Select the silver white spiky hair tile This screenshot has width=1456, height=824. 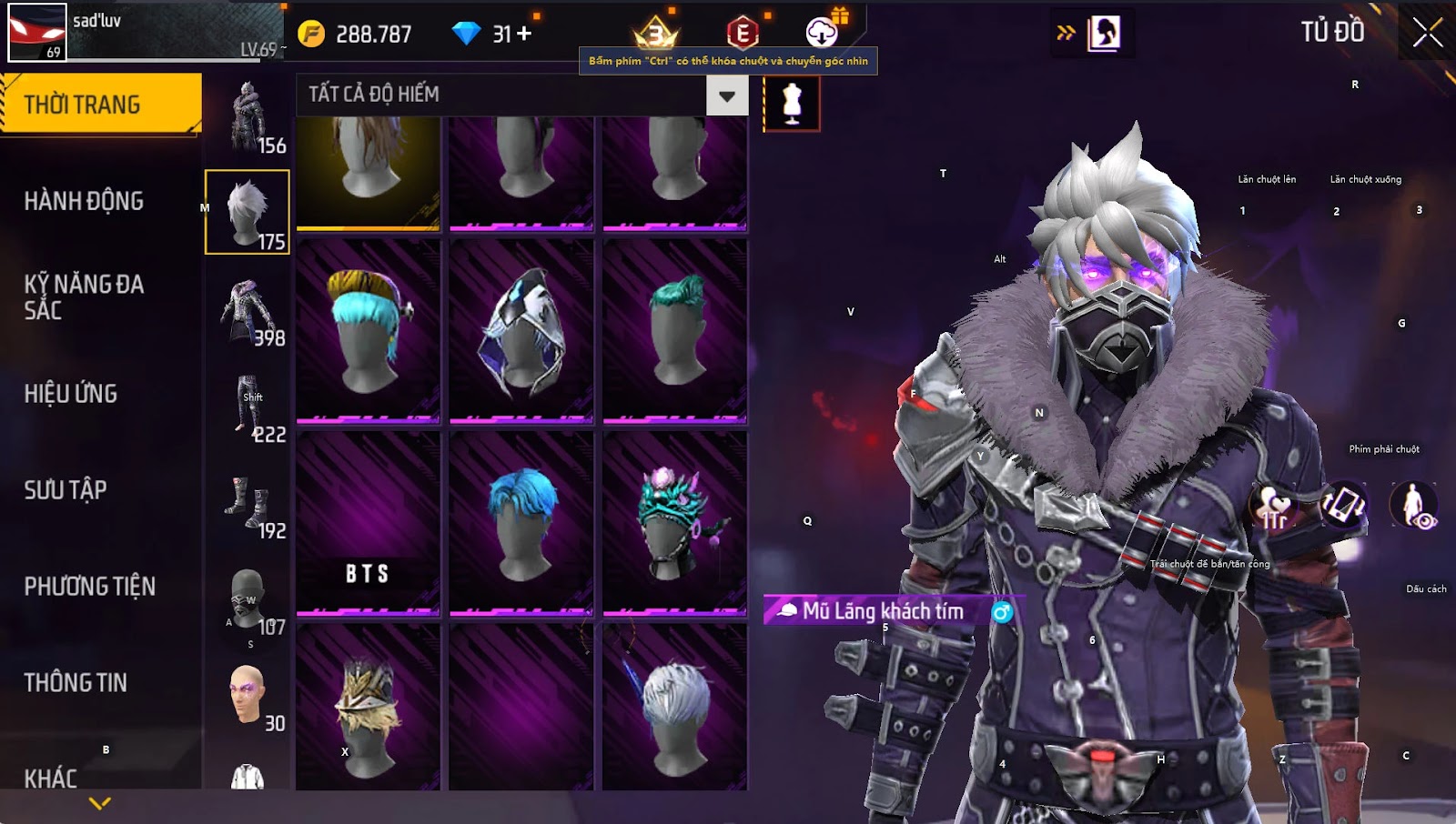click(674, 708)
